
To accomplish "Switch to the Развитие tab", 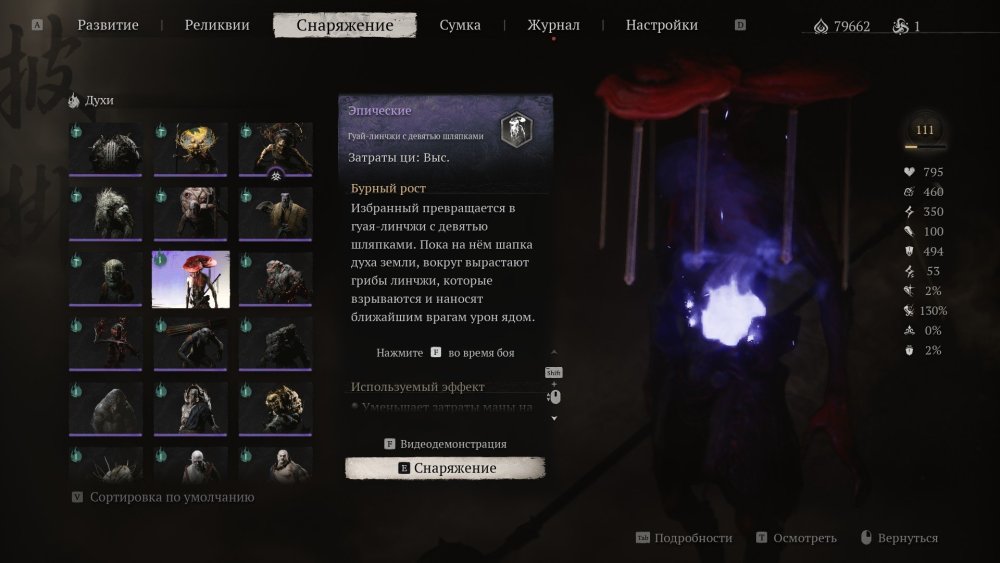I will click(x=108, y=25).
